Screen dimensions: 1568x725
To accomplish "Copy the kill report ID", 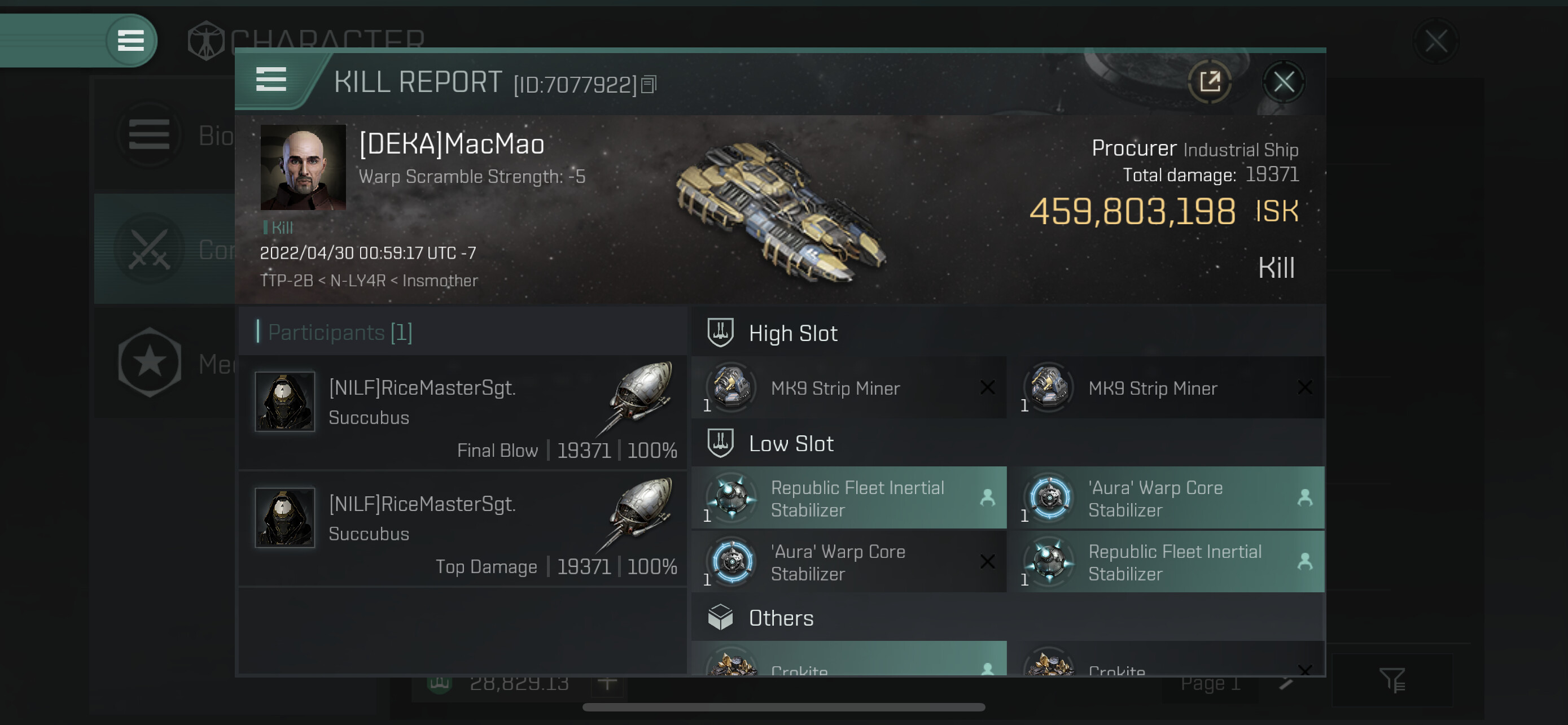I will (649, 85).
